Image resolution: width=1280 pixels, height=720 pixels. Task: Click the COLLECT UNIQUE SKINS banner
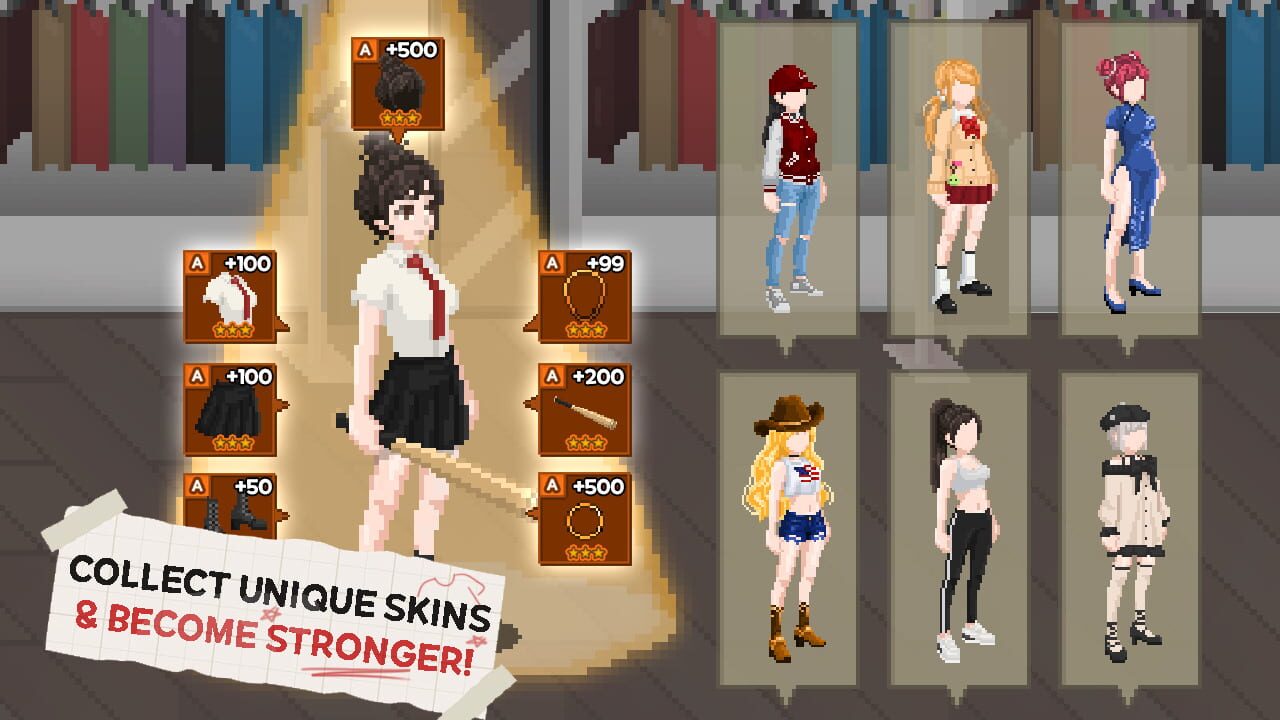click(280, 595)
